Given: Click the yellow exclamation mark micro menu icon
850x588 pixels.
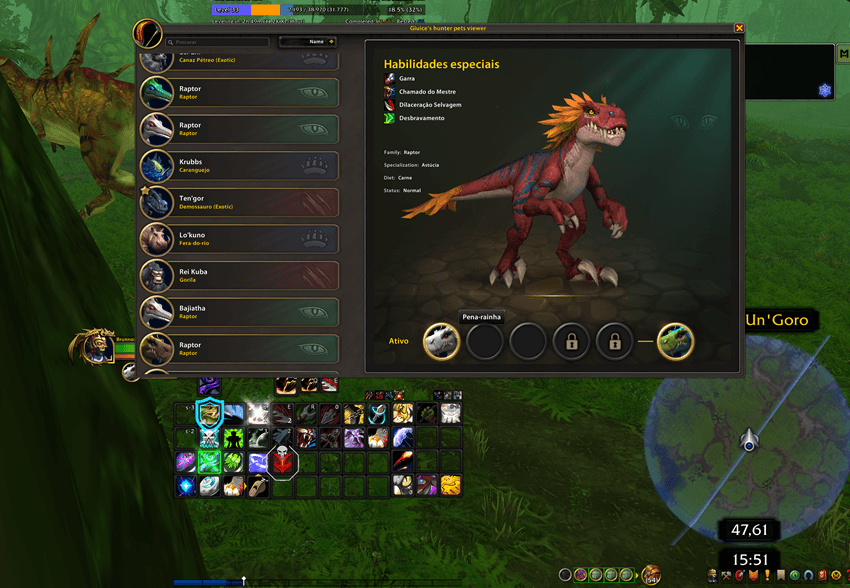Looking at the screenshot, I should (x=766, y=575).
